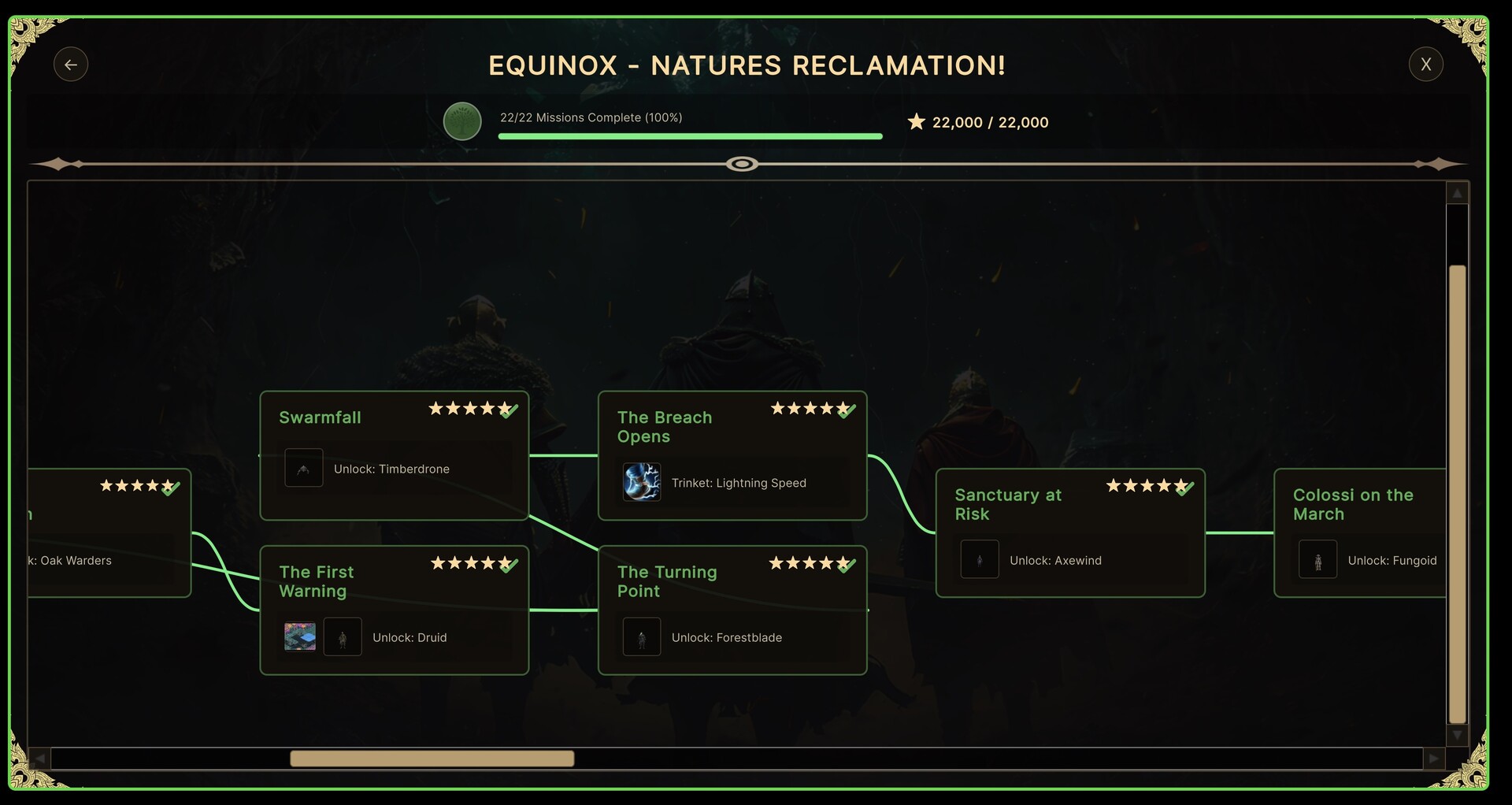
Task: Click the horizontal scrollbar thumb
Action: click(432, 759)
